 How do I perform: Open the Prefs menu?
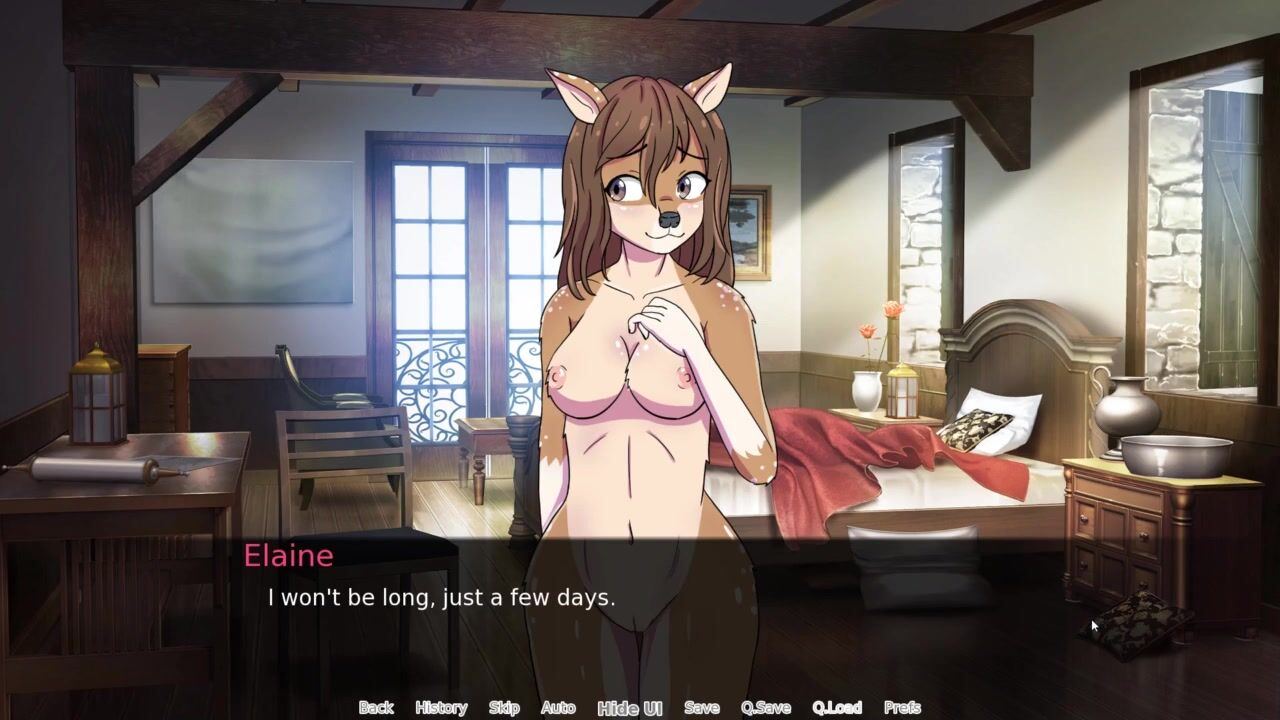(902, 708)
